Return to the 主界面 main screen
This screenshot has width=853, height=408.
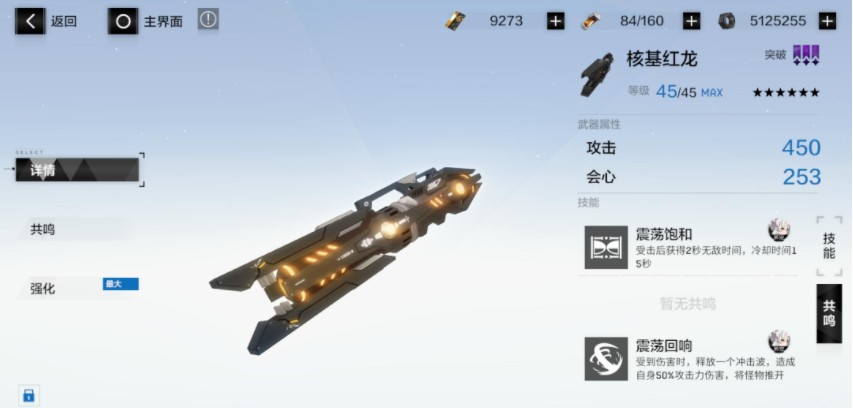[x=146, y=20]
